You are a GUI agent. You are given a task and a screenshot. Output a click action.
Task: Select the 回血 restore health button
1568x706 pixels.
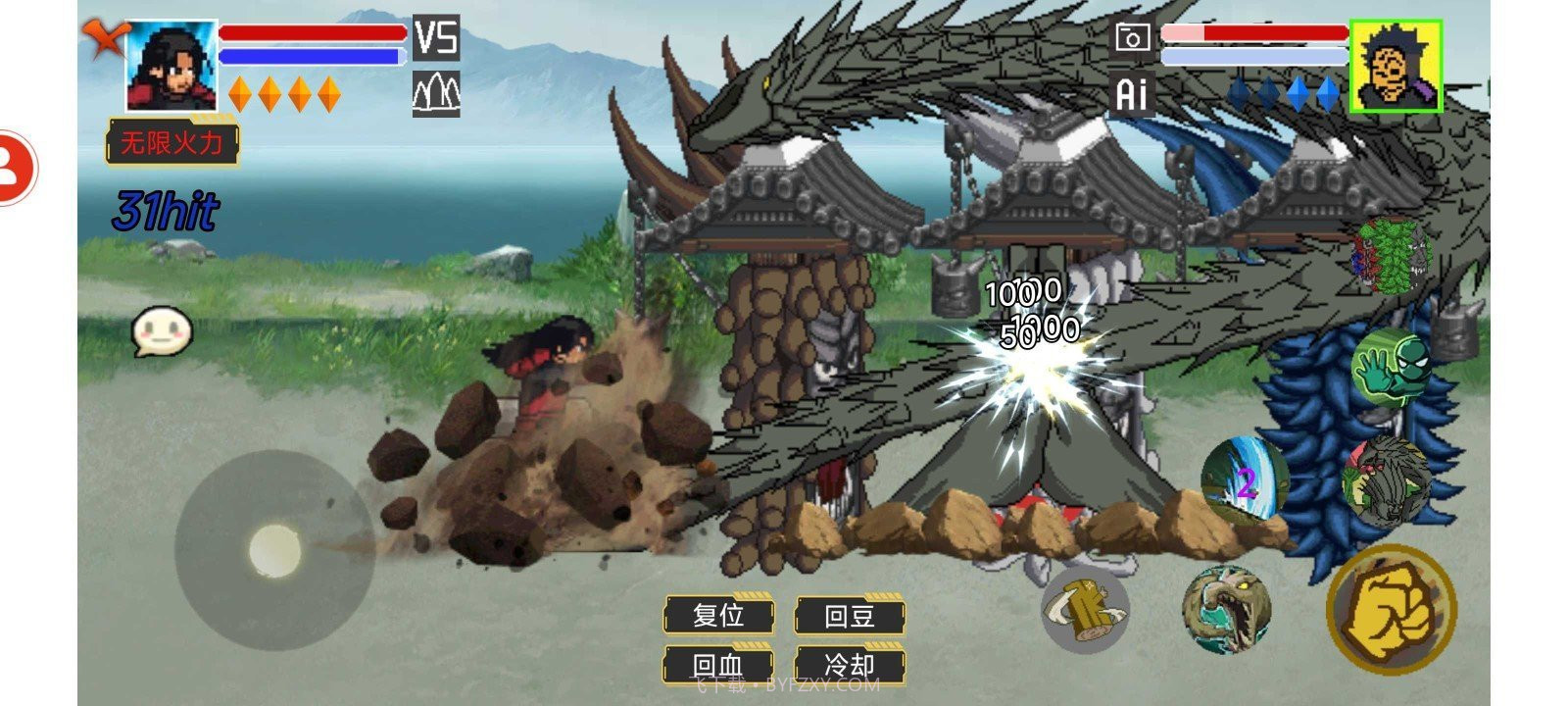click(x=718, y=665)
